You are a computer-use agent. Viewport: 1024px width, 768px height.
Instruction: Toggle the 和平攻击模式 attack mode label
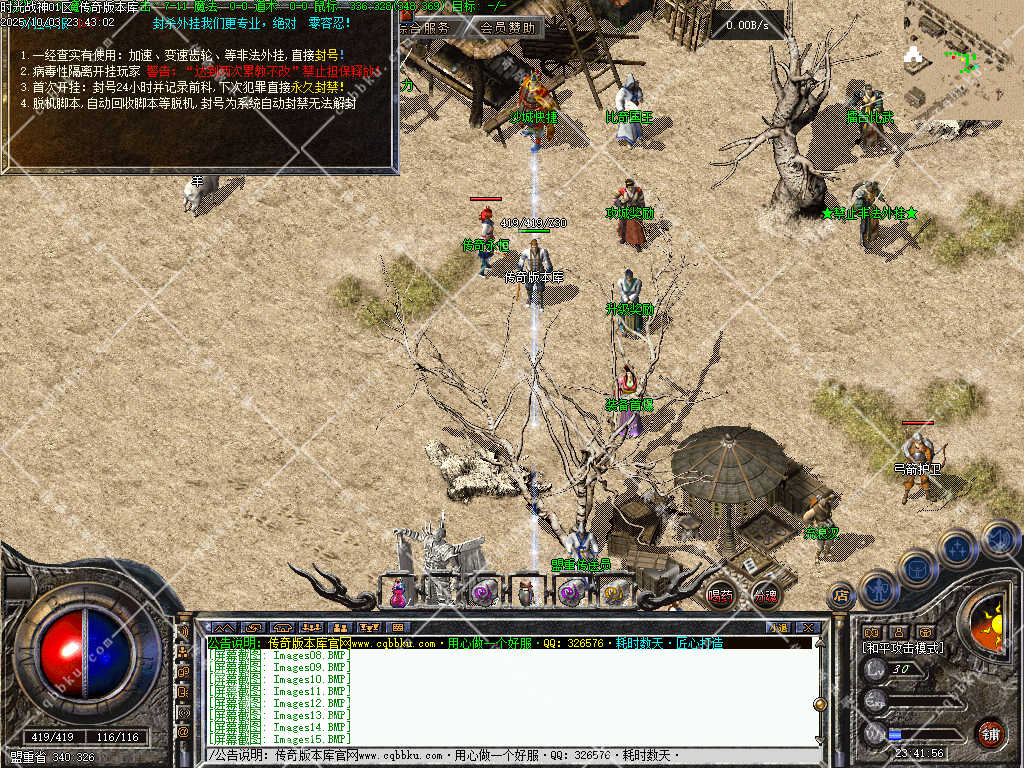(903, 648)
